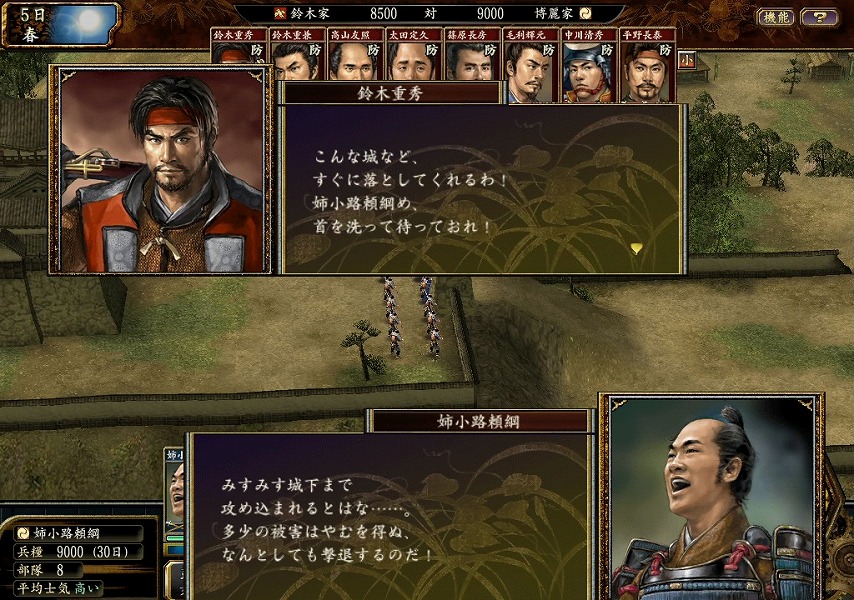Image resolution: width=854 pixels, height=600 pixels.
Task: Open the 機能 function menu
Action: [776, 17]
